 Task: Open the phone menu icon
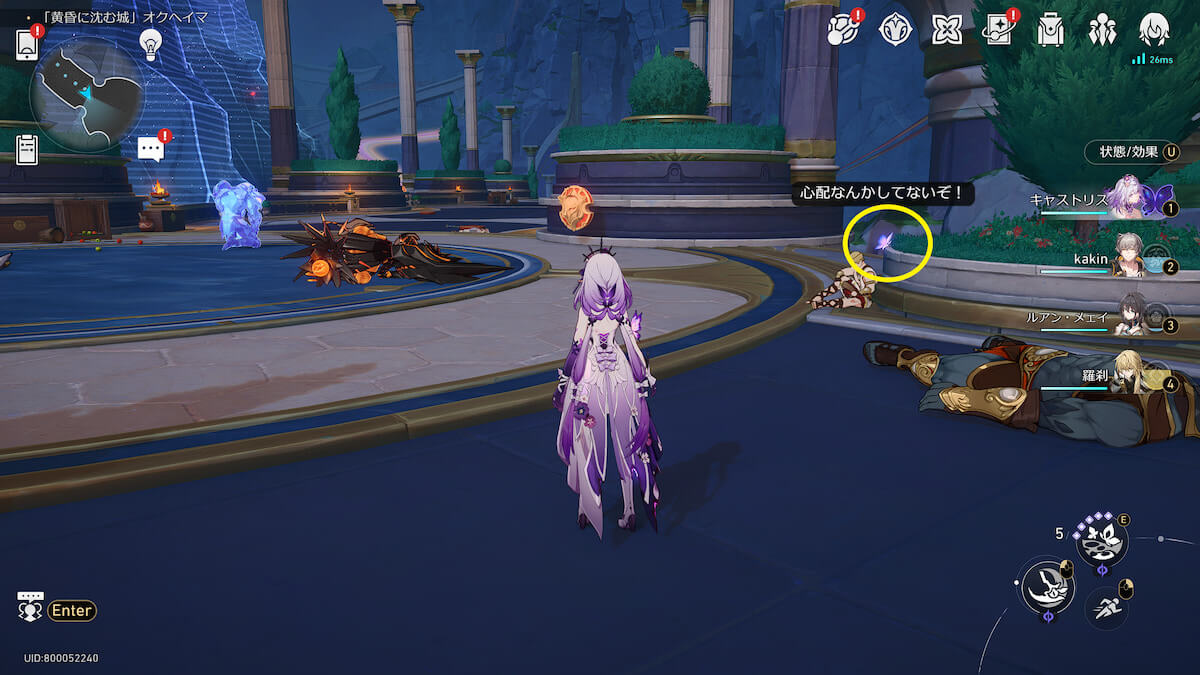[x=27, y=44]
